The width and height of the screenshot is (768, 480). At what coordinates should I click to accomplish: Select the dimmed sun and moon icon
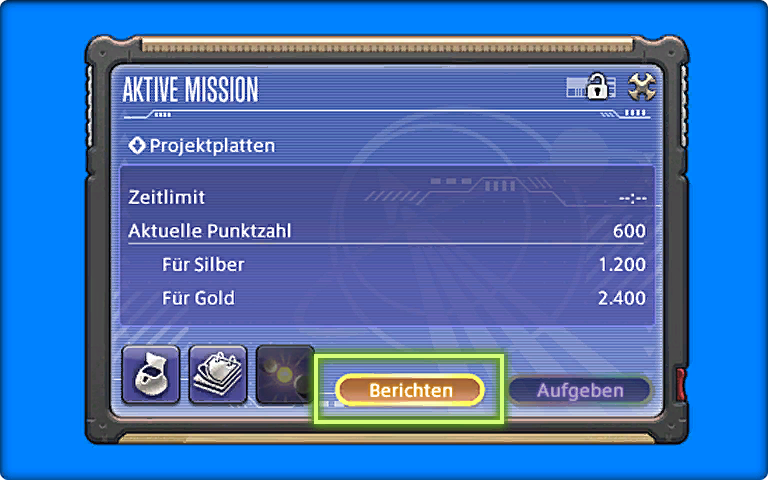tap(283, 374)
